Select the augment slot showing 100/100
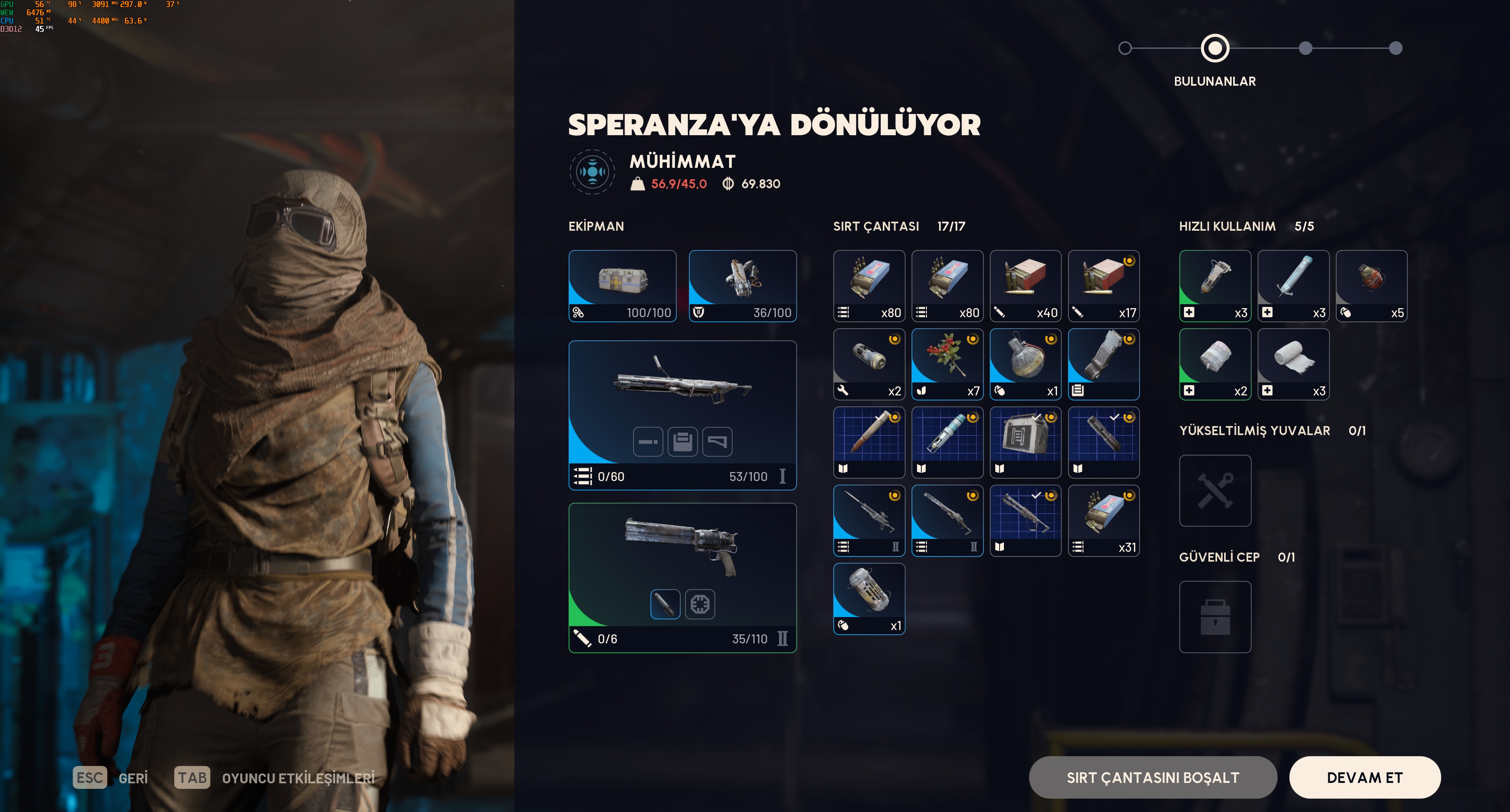The width and height of the screenshot is (1510, 812). point(622,286)
